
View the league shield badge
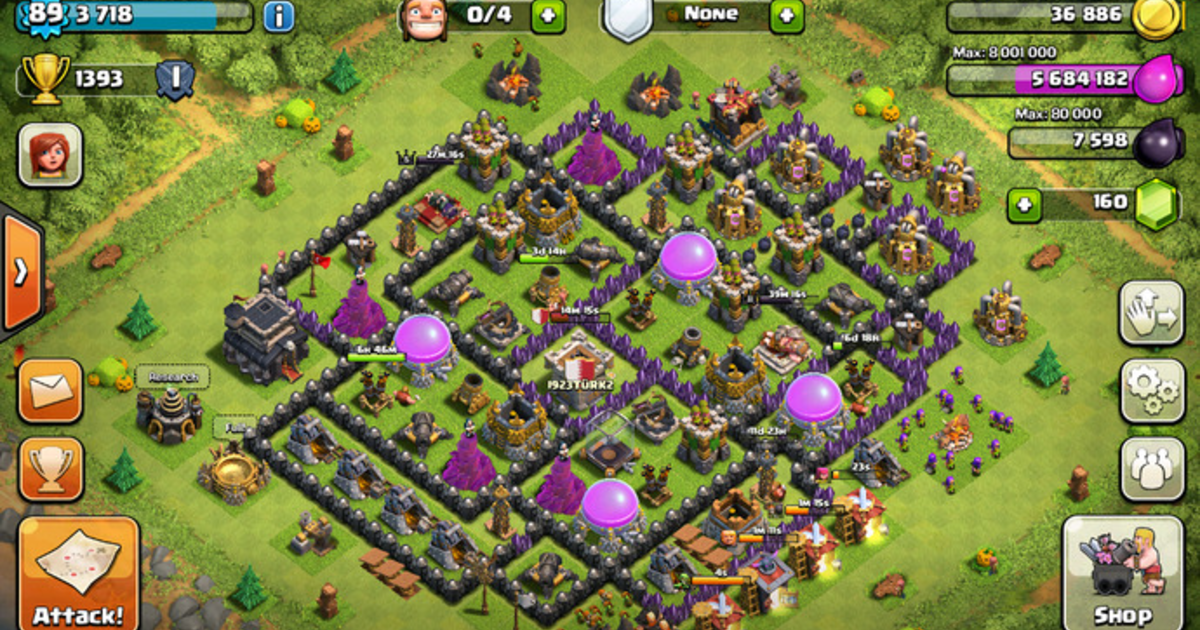point(174,81)
